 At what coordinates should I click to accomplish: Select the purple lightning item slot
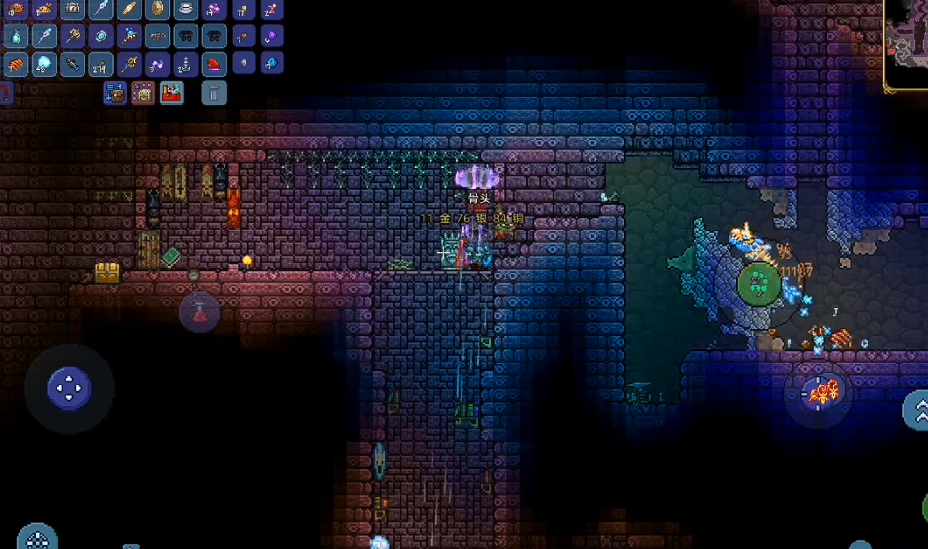158,65
